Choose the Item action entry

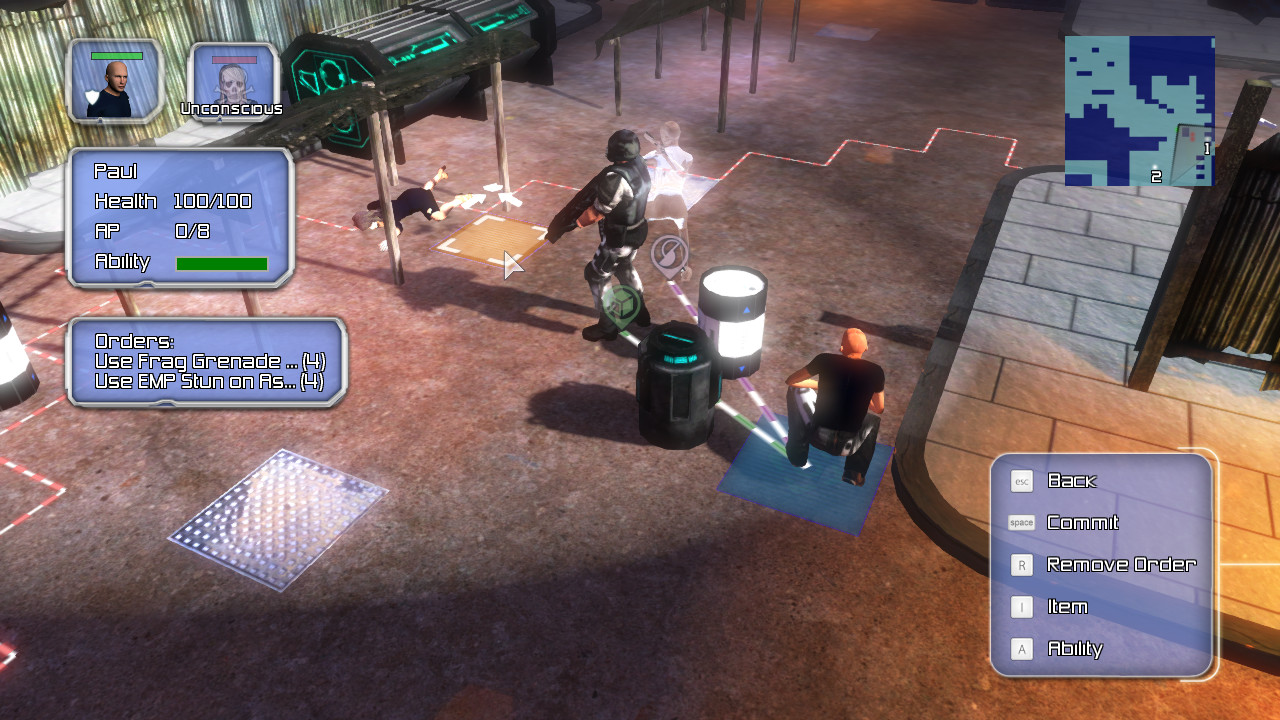1066,607
